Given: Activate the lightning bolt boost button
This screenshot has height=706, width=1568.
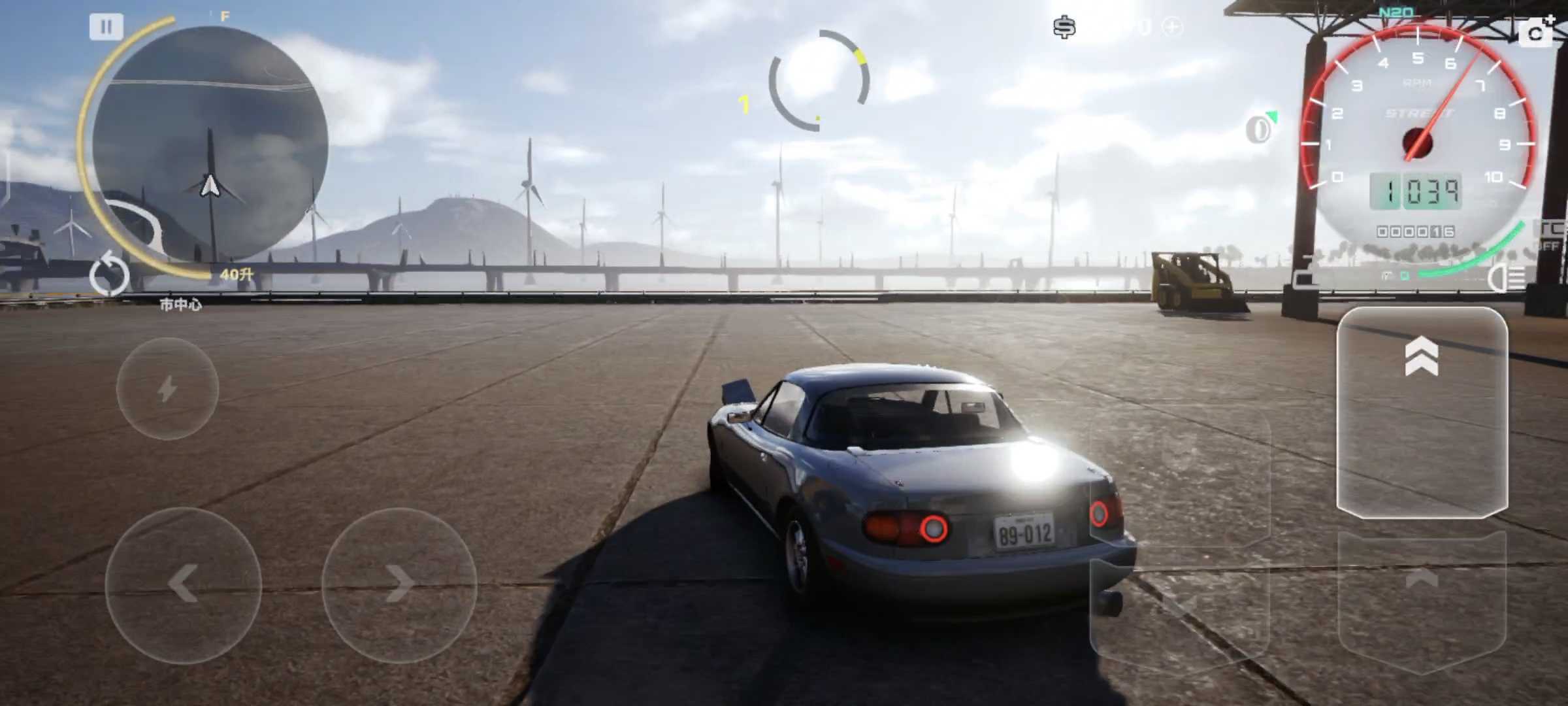Looking at the screenshot, I should click(167, 389).
